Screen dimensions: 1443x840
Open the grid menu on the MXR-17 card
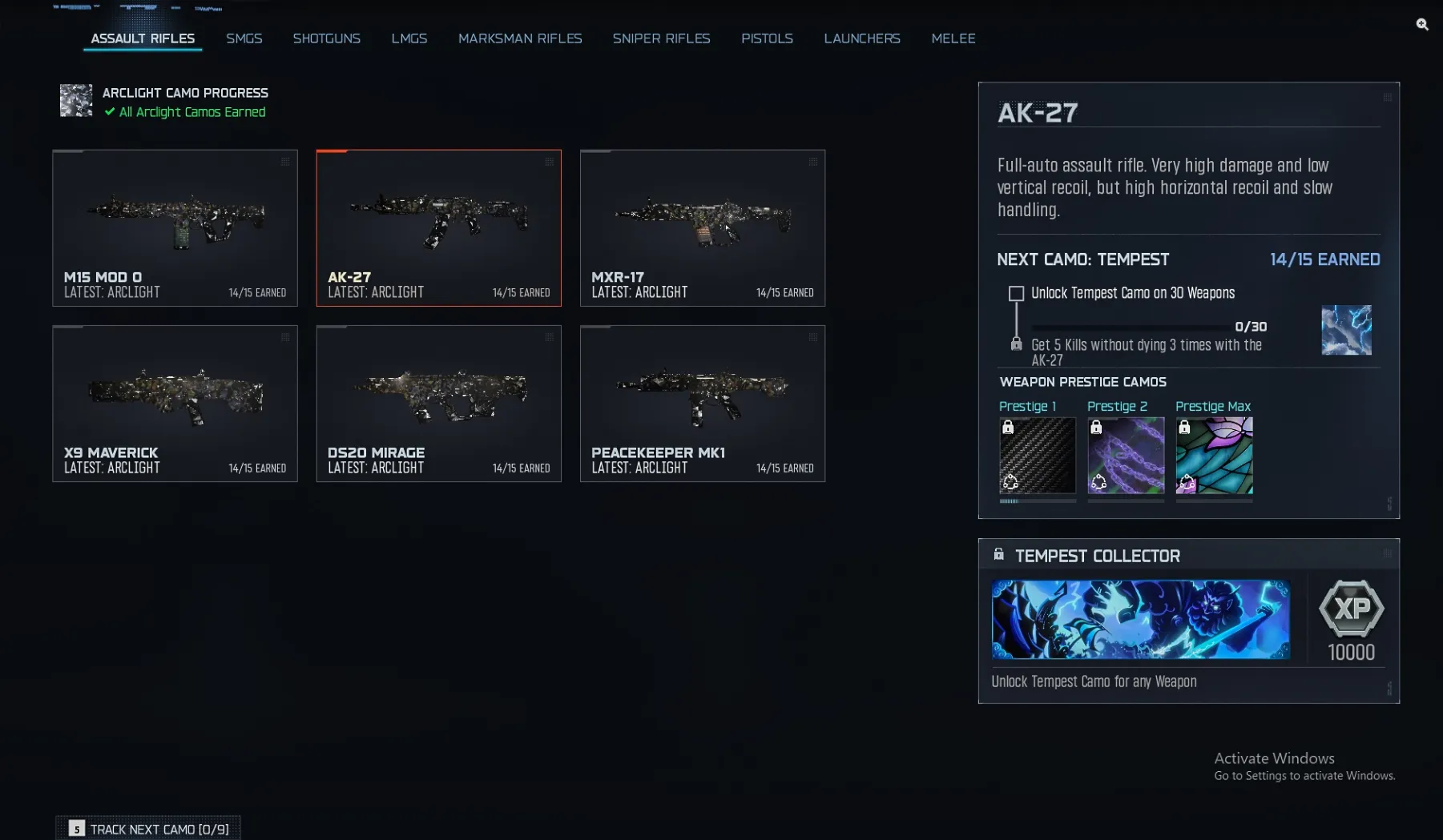click(812, 161)
